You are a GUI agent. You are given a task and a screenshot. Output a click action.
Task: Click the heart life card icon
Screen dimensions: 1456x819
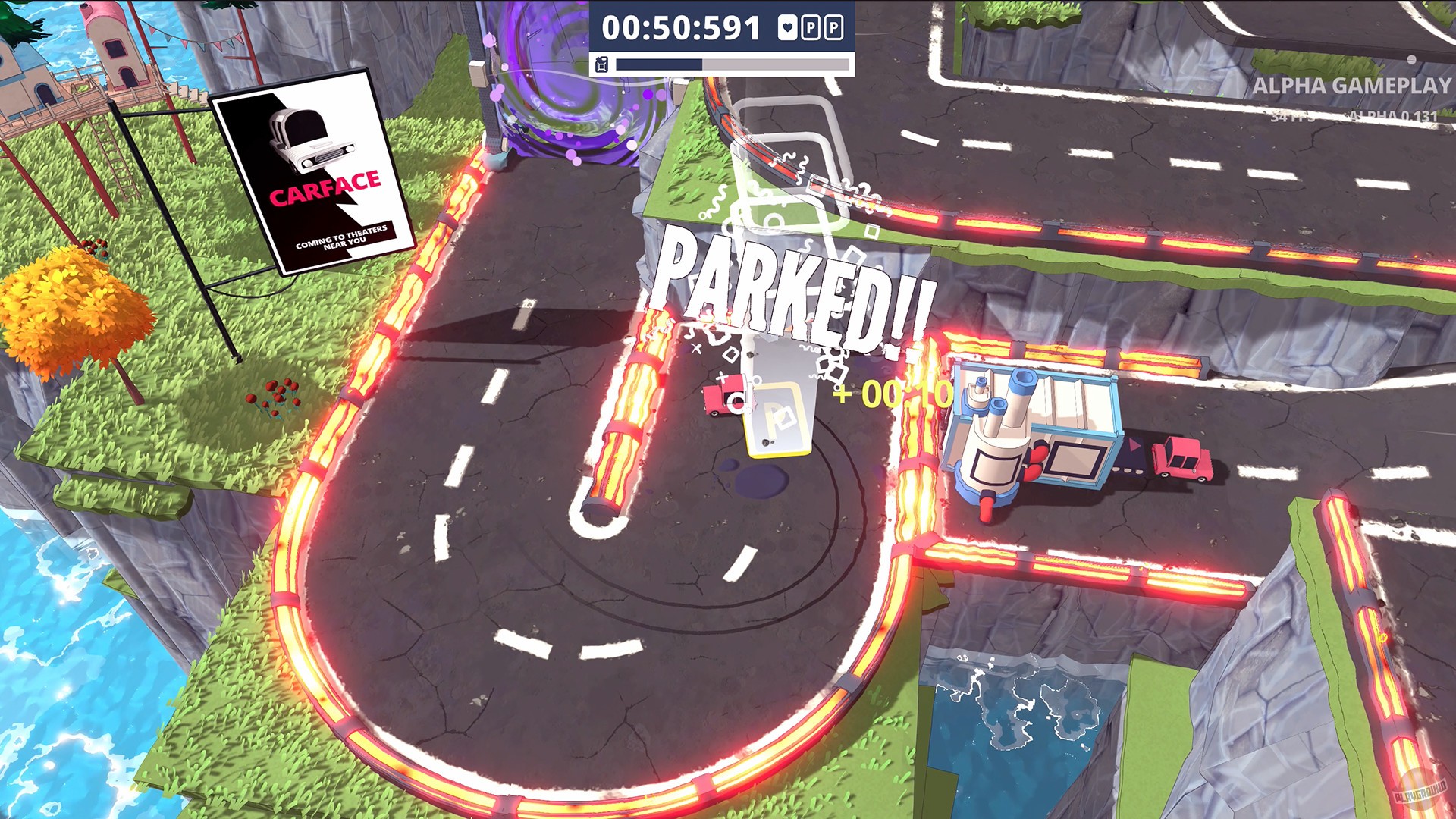tap(787, 27)
